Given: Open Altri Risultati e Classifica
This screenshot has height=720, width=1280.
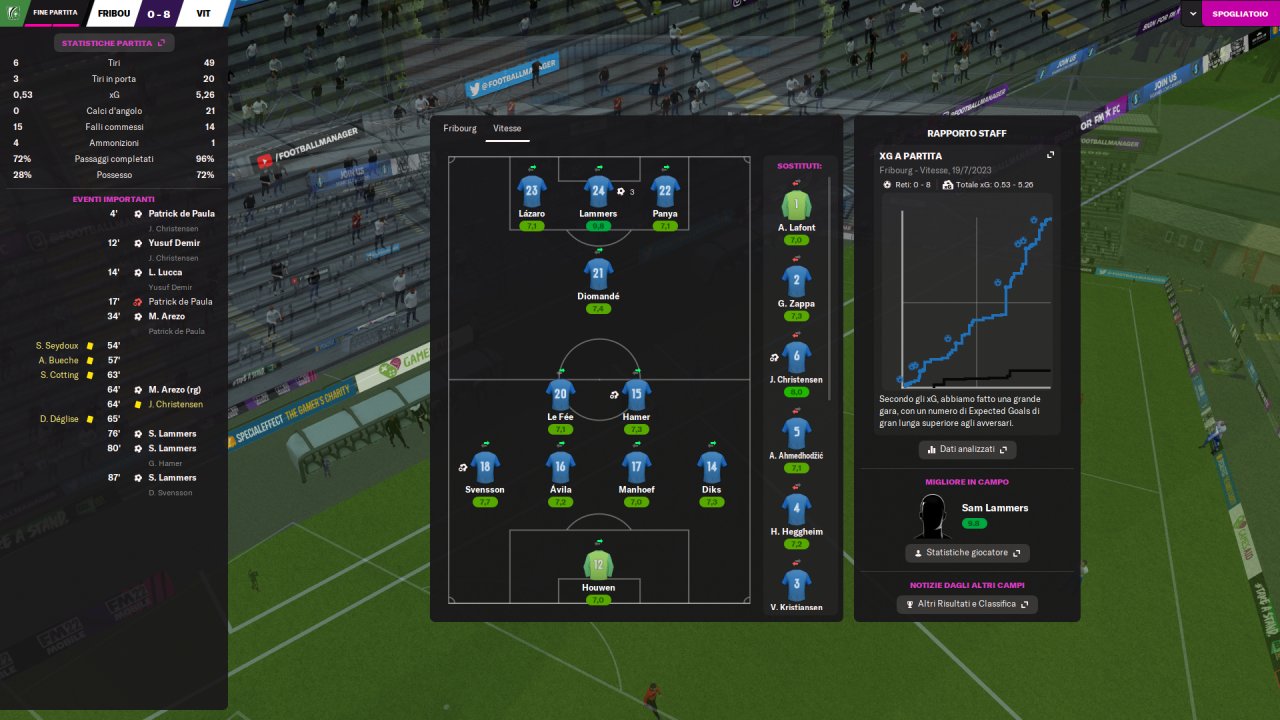Looking at the screenshot, I should [x=967, y=604].
